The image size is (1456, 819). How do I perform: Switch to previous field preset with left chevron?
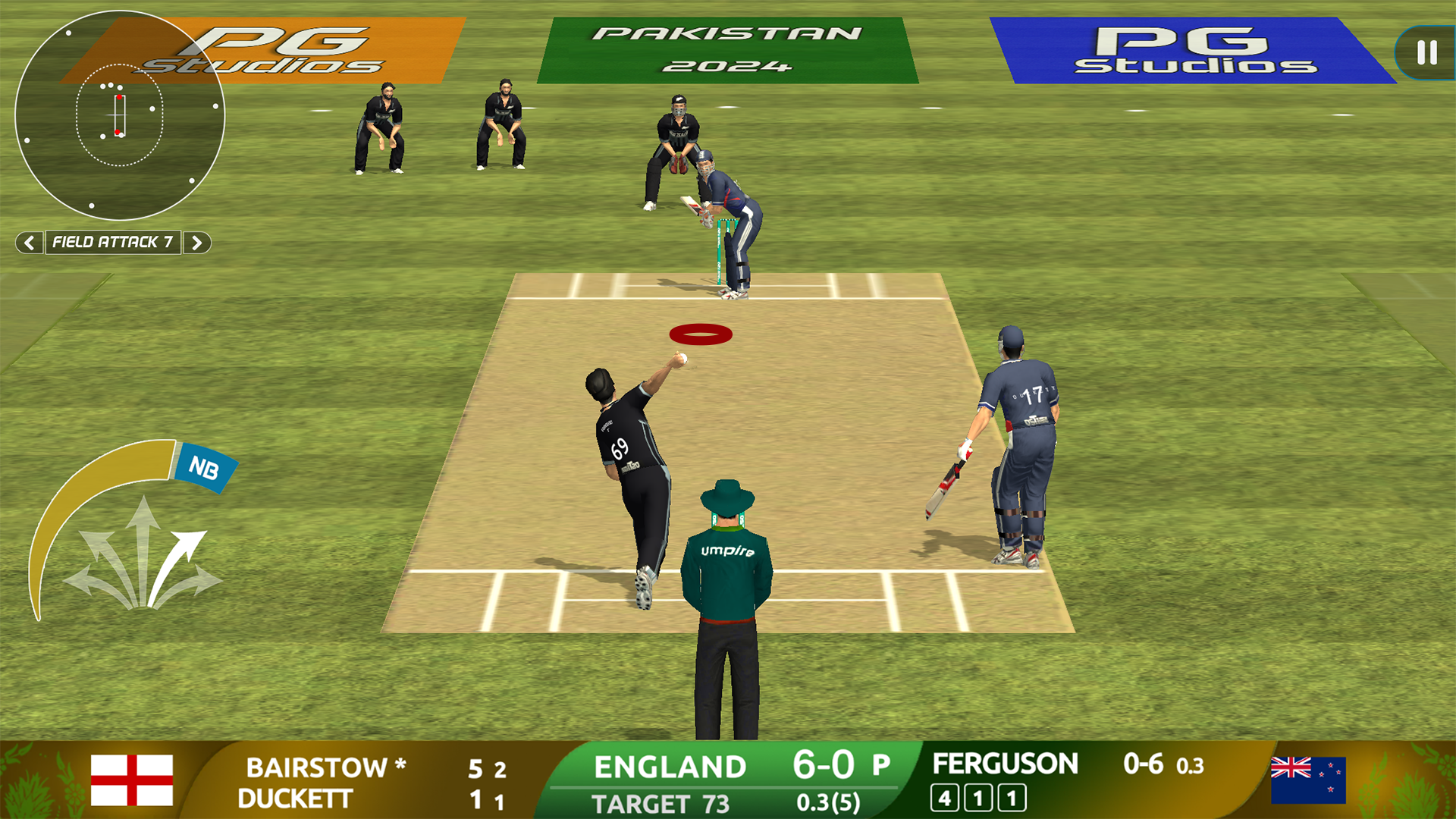click(30, 243)
